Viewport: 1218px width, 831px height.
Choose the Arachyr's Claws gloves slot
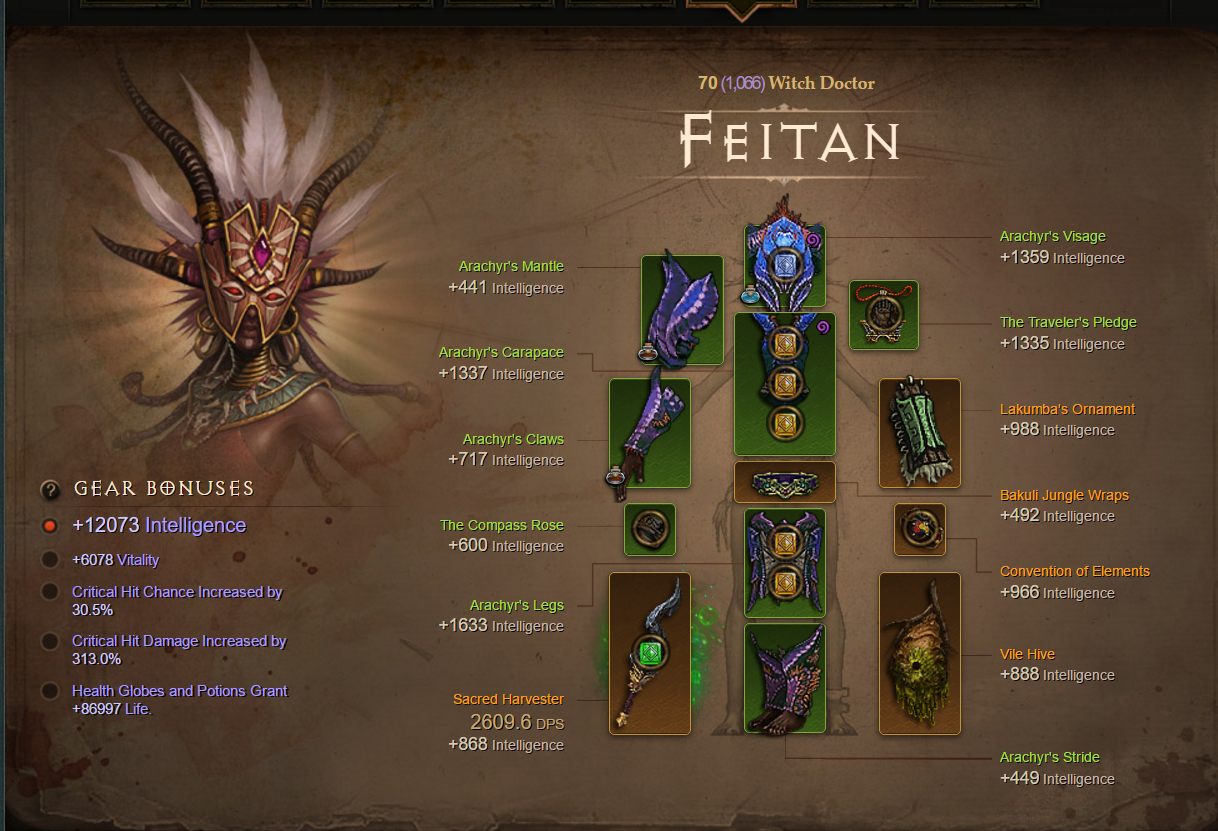[650, 433]
